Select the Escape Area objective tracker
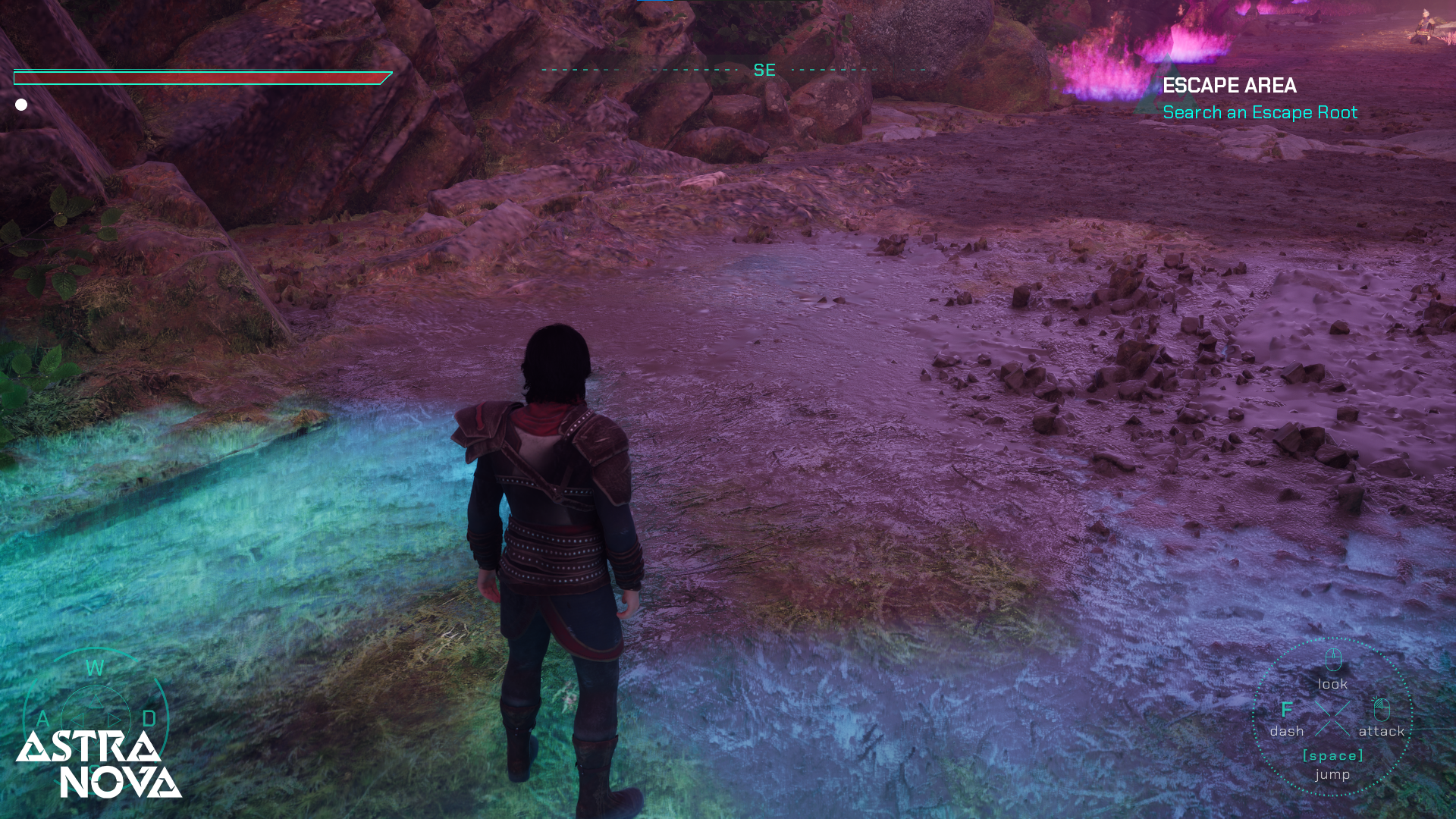Screen dimensions: 1456x819 1259,99
